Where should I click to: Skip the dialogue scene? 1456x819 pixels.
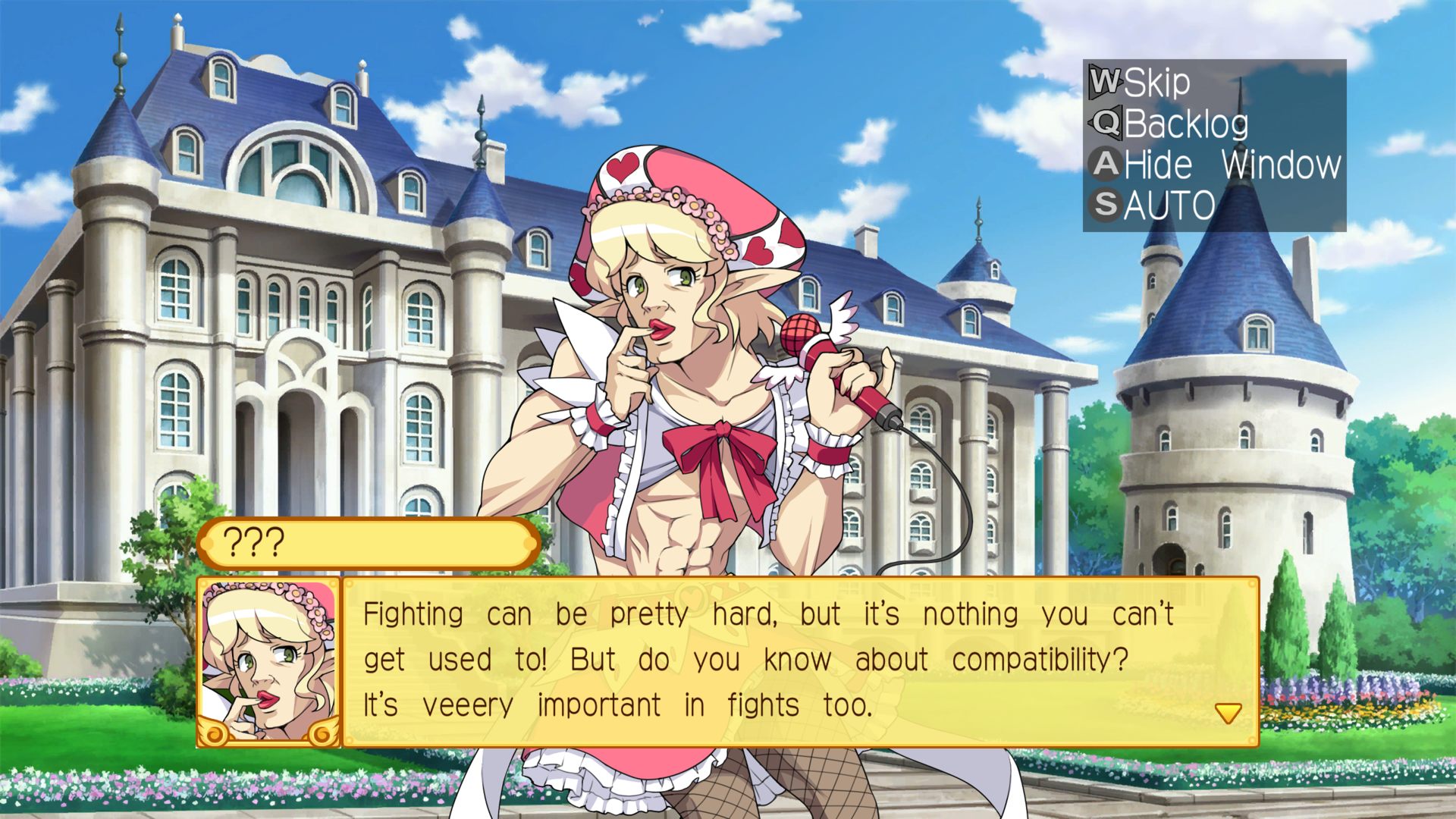pos(1141,82)
